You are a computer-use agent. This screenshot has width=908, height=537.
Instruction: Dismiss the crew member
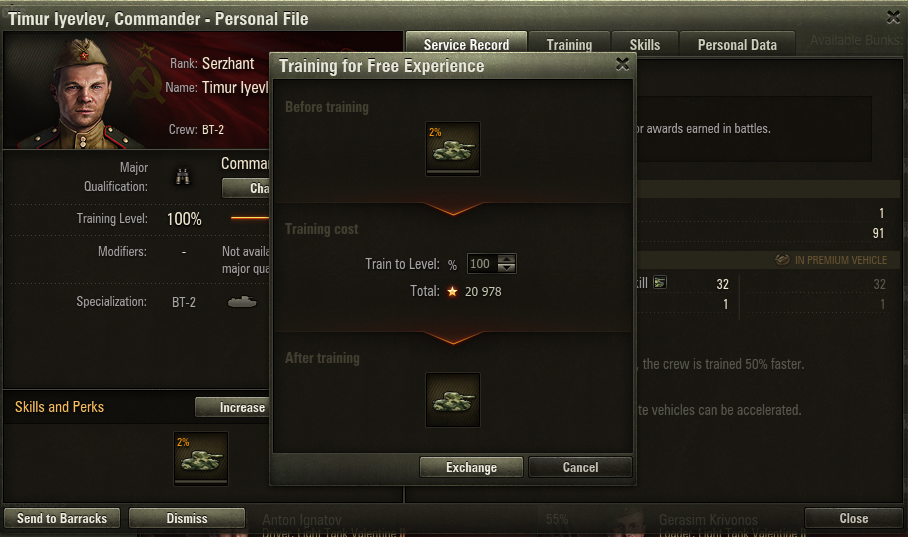(x=187, y=518)
